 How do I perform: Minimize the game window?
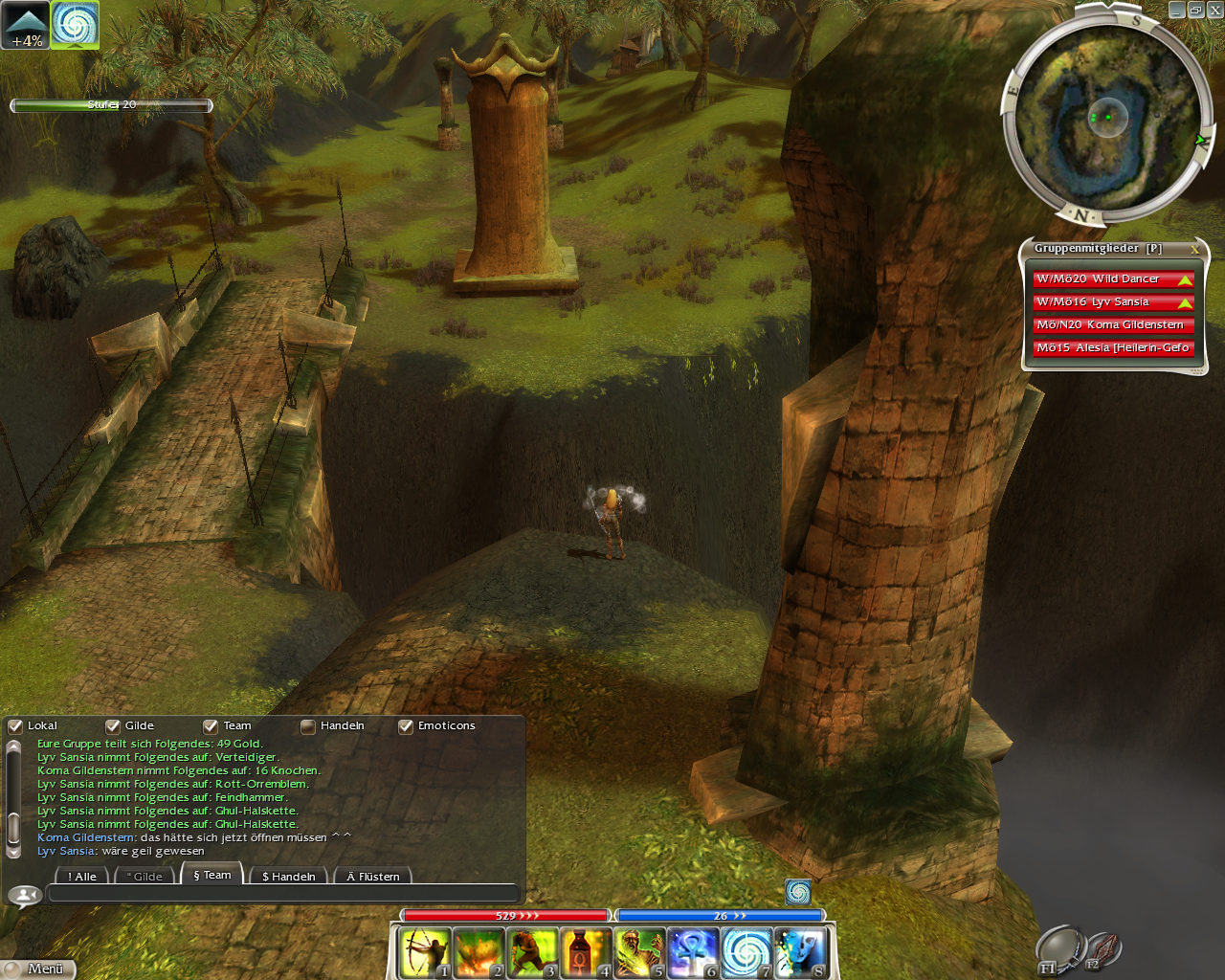tap(1177, 10)
